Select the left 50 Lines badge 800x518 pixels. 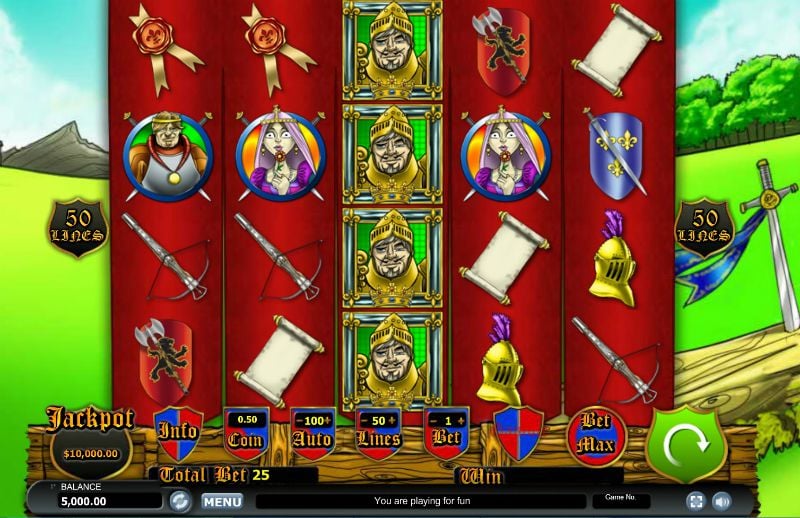(79, 227)
